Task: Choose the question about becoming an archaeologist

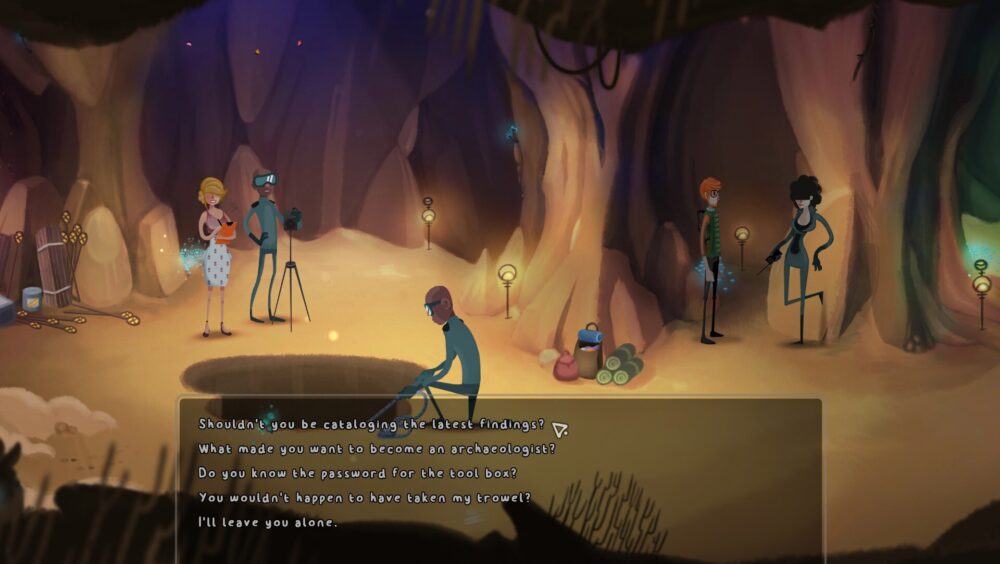Action: [376, 449]
